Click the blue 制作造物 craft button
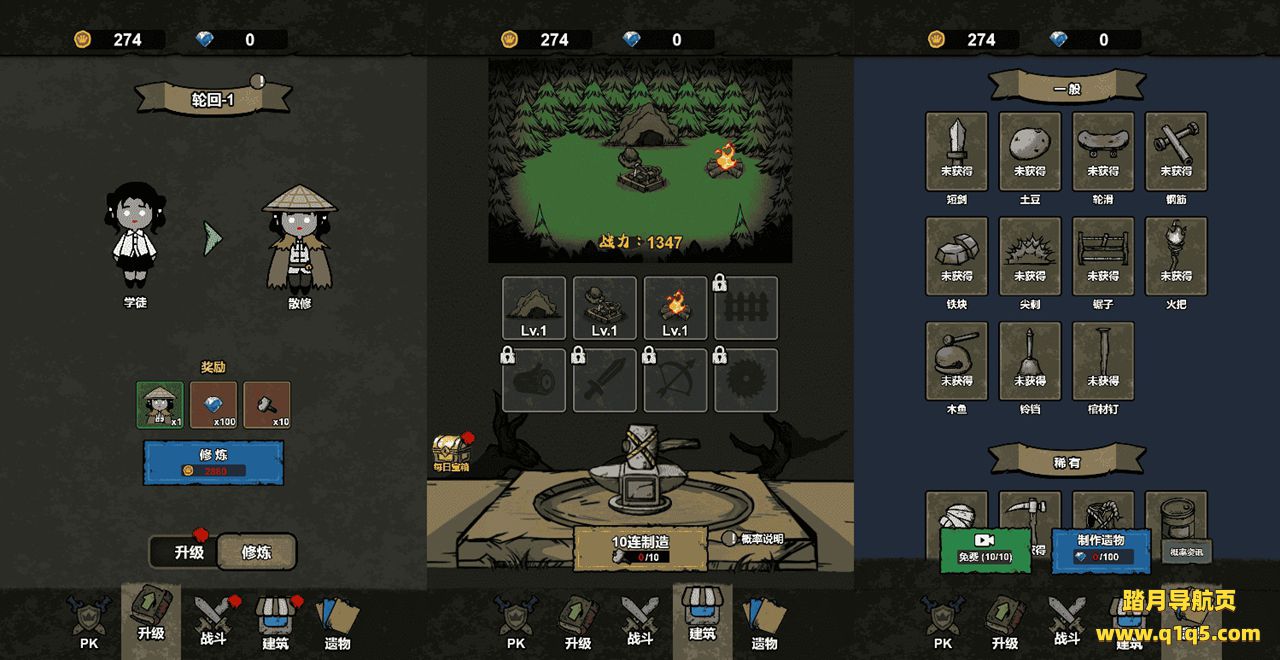Image resolution: width=1280 pixels, height=660 pixels. coord(1100,549)
